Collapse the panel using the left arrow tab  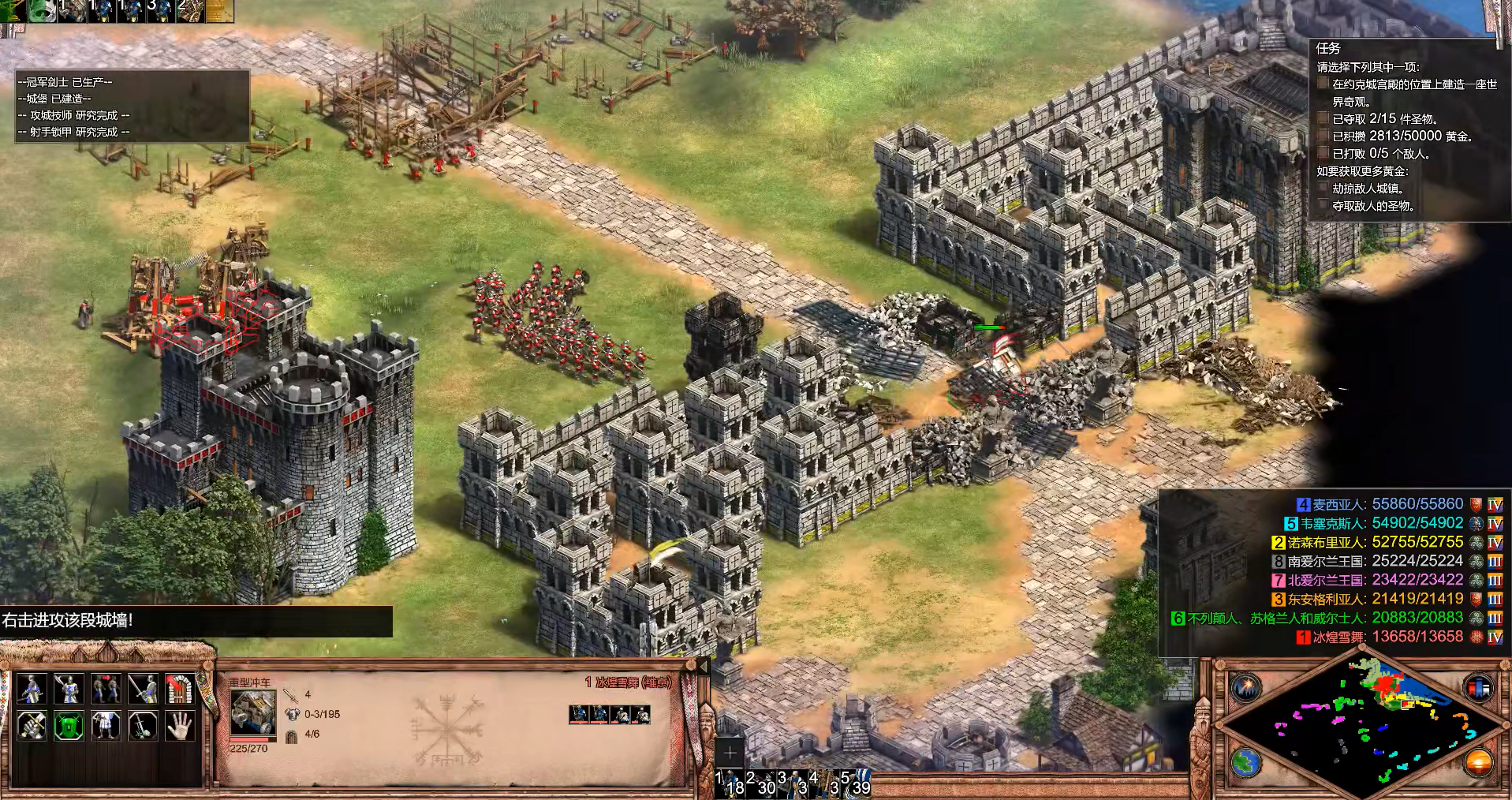pos(703,667)
